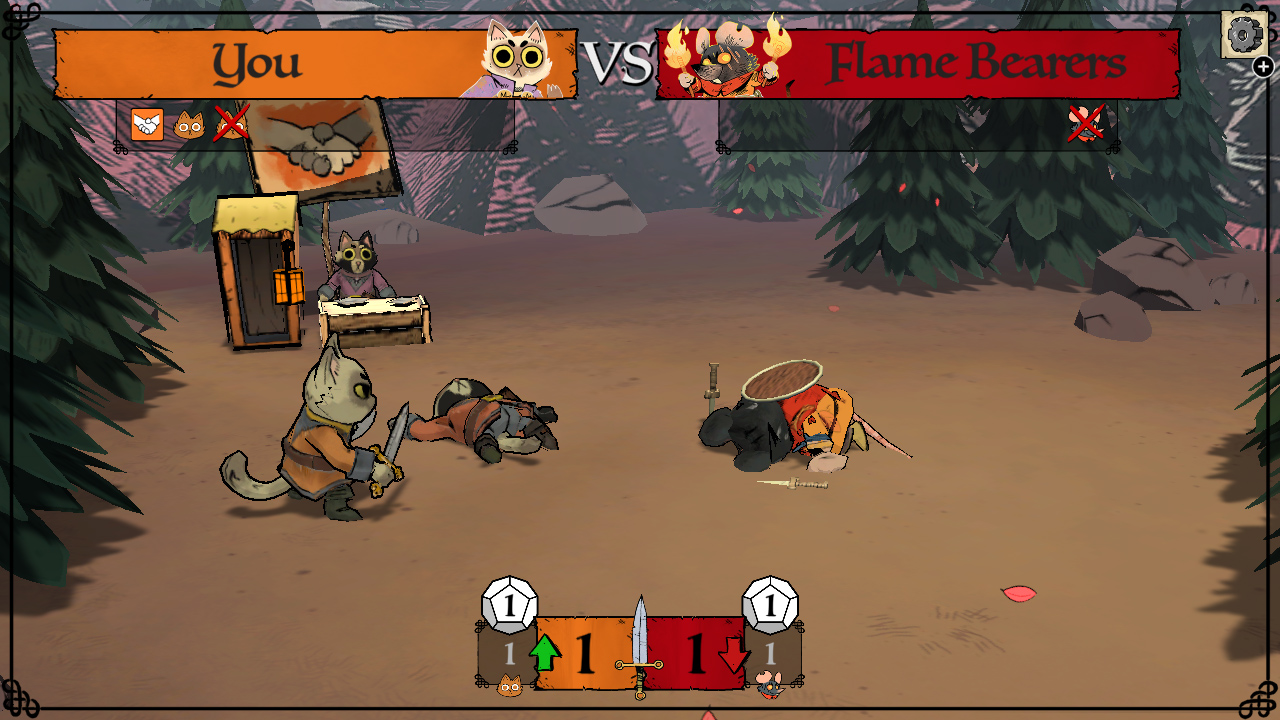Click the handshake sign above the vendor booth
1280x720 pixels.
(322, 145)
